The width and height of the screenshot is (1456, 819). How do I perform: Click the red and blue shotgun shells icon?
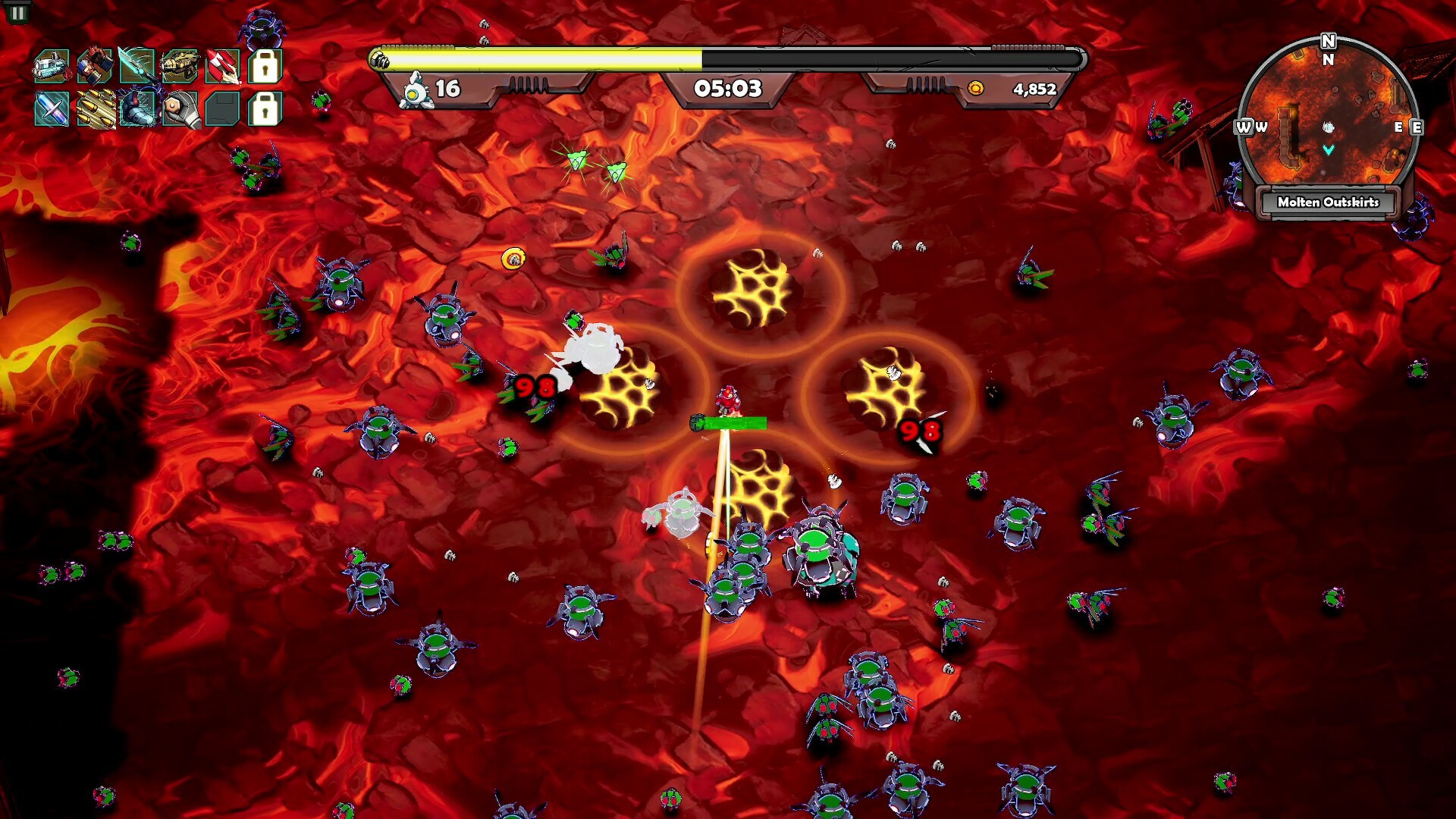tap(95, 67)
